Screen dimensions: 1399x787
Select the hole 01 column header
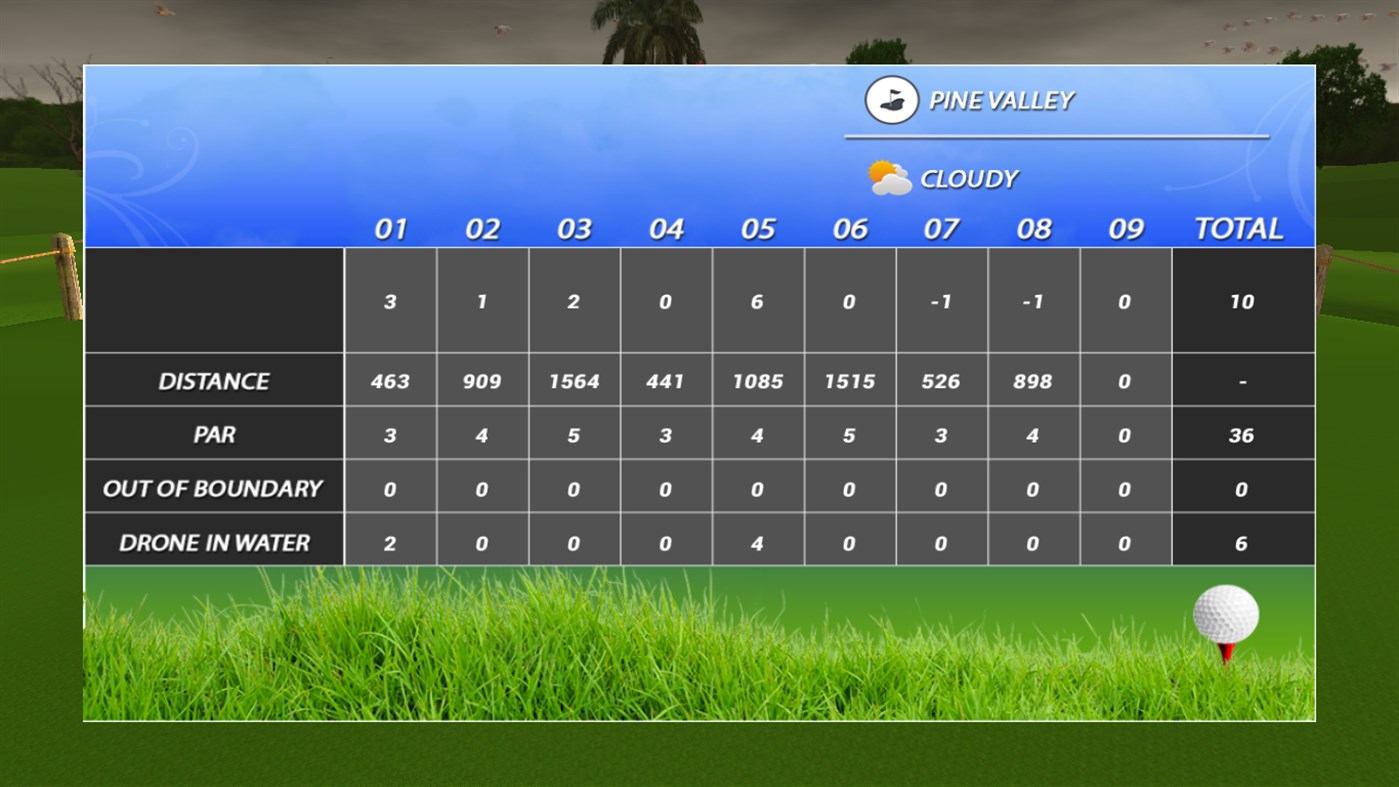[x=390, y=228]
